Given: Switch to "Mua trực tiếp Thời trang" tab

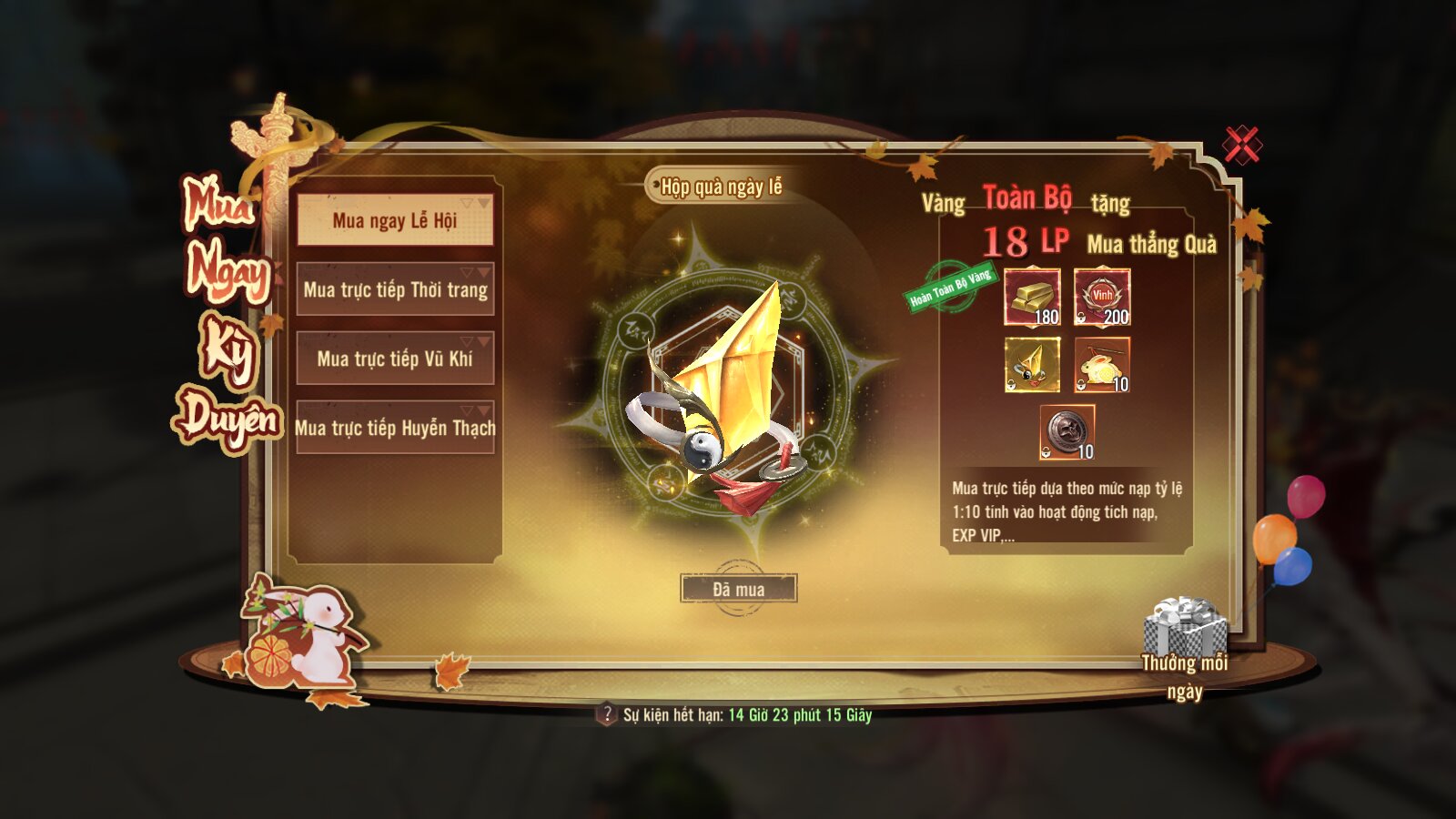Looking at the screenshot, I should [x=395, y=289].
